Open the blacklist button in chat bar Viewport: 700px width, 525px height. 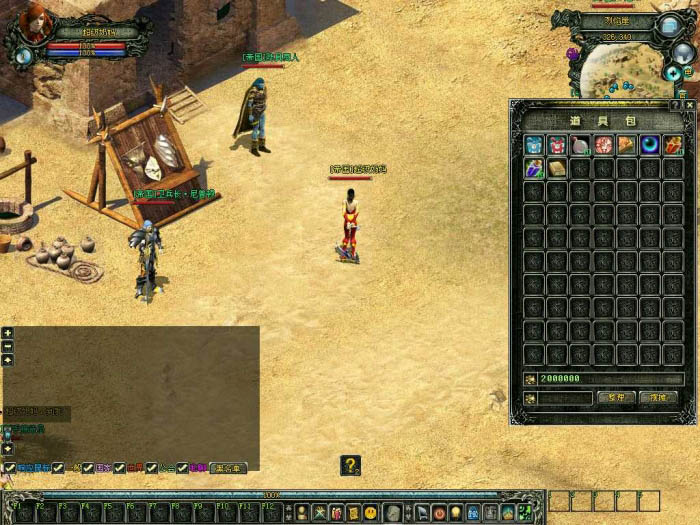[x=229, y=468]
